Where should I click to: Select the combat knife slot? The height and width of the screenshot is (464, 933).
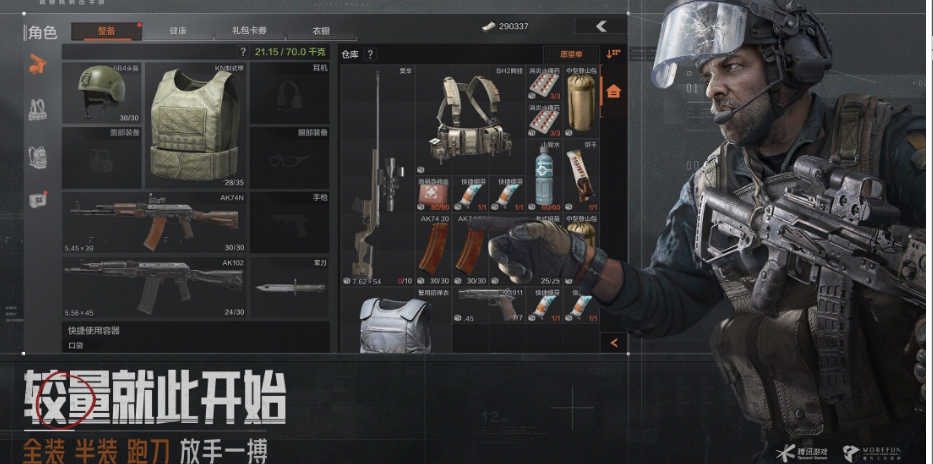pos(289,288)
